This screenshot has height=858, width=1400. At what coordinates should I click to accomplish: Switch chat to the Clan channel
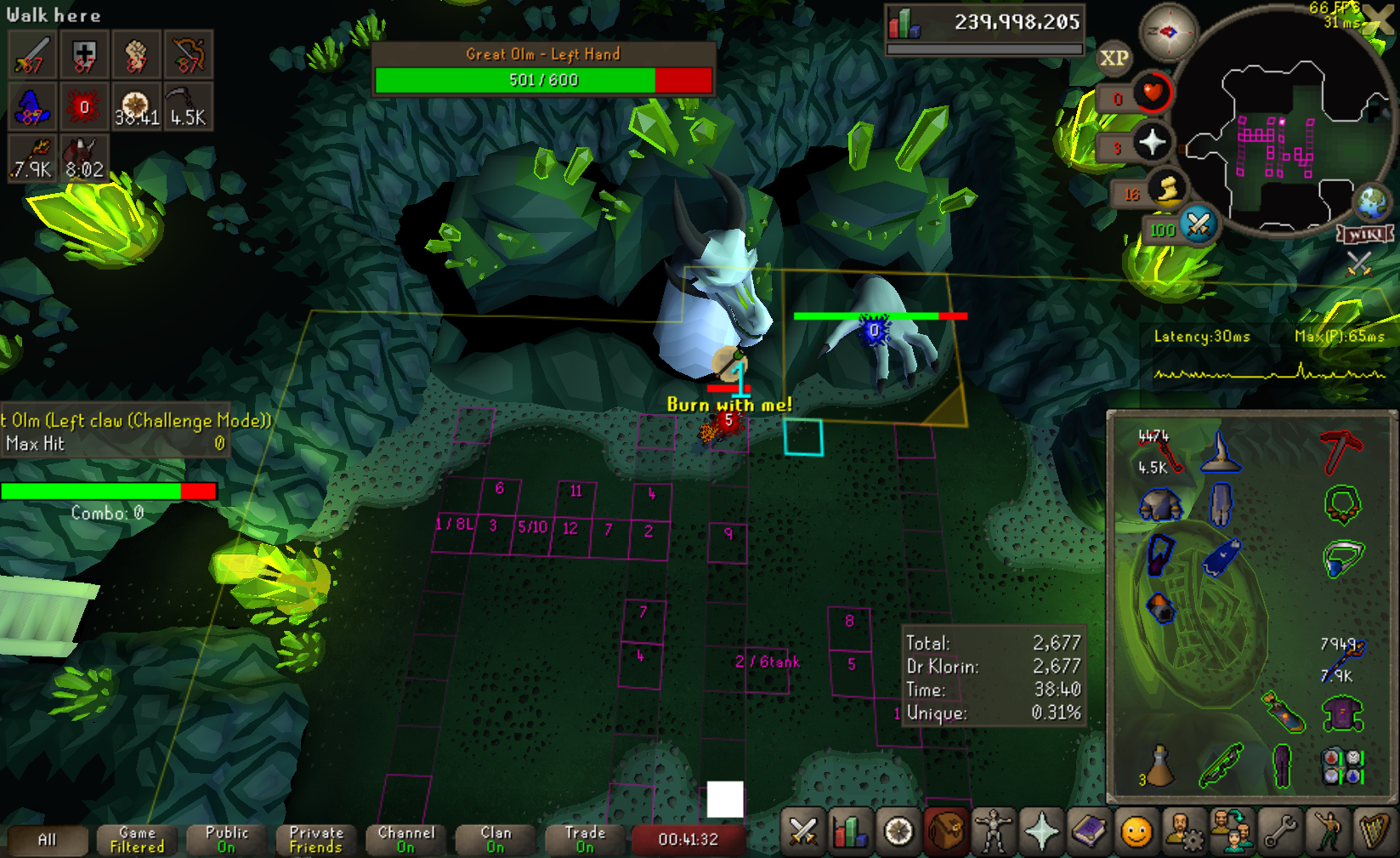click(x=496, y=839)
